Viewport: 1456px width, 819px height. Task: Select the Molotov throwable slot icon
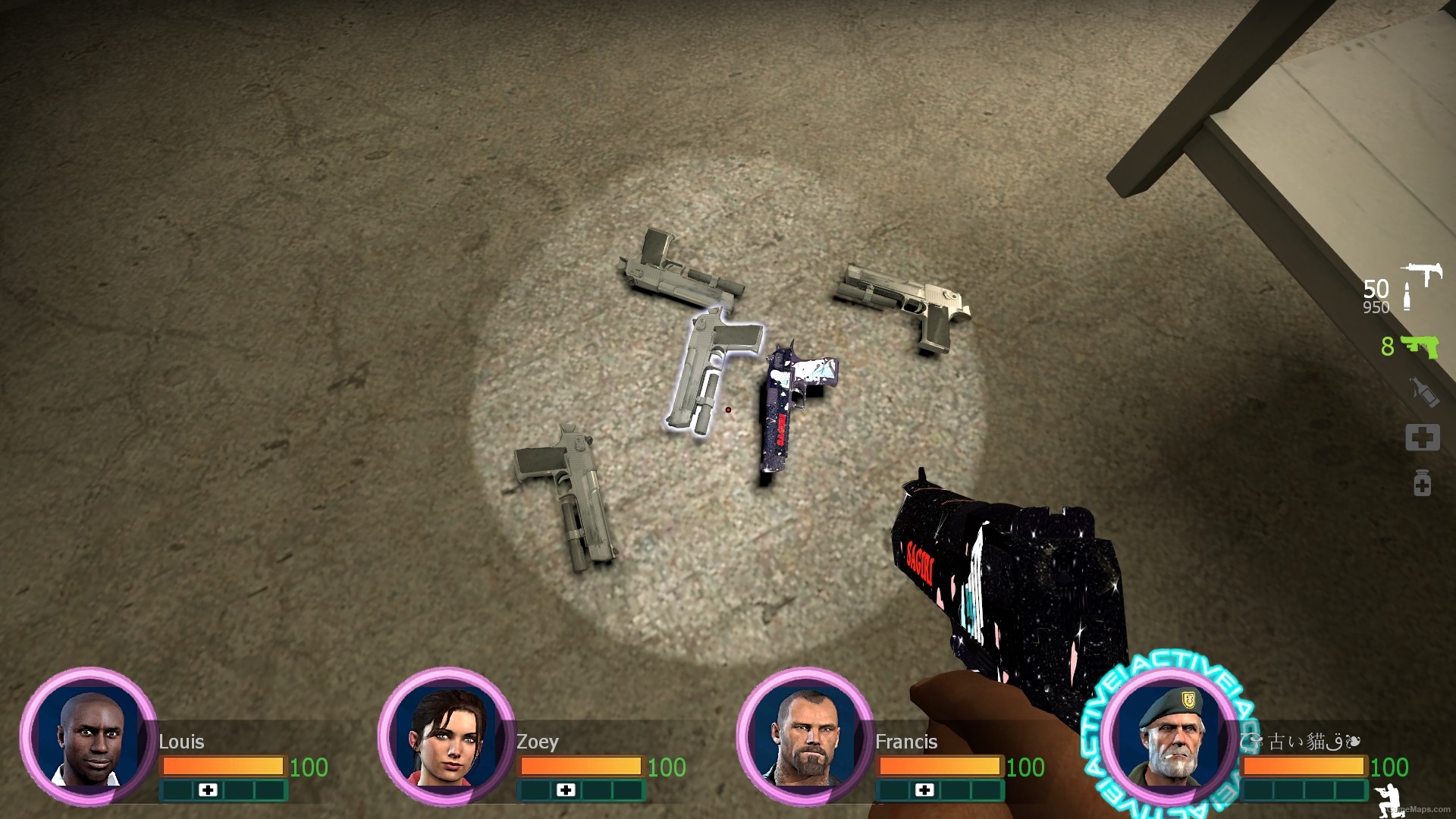1424,392
